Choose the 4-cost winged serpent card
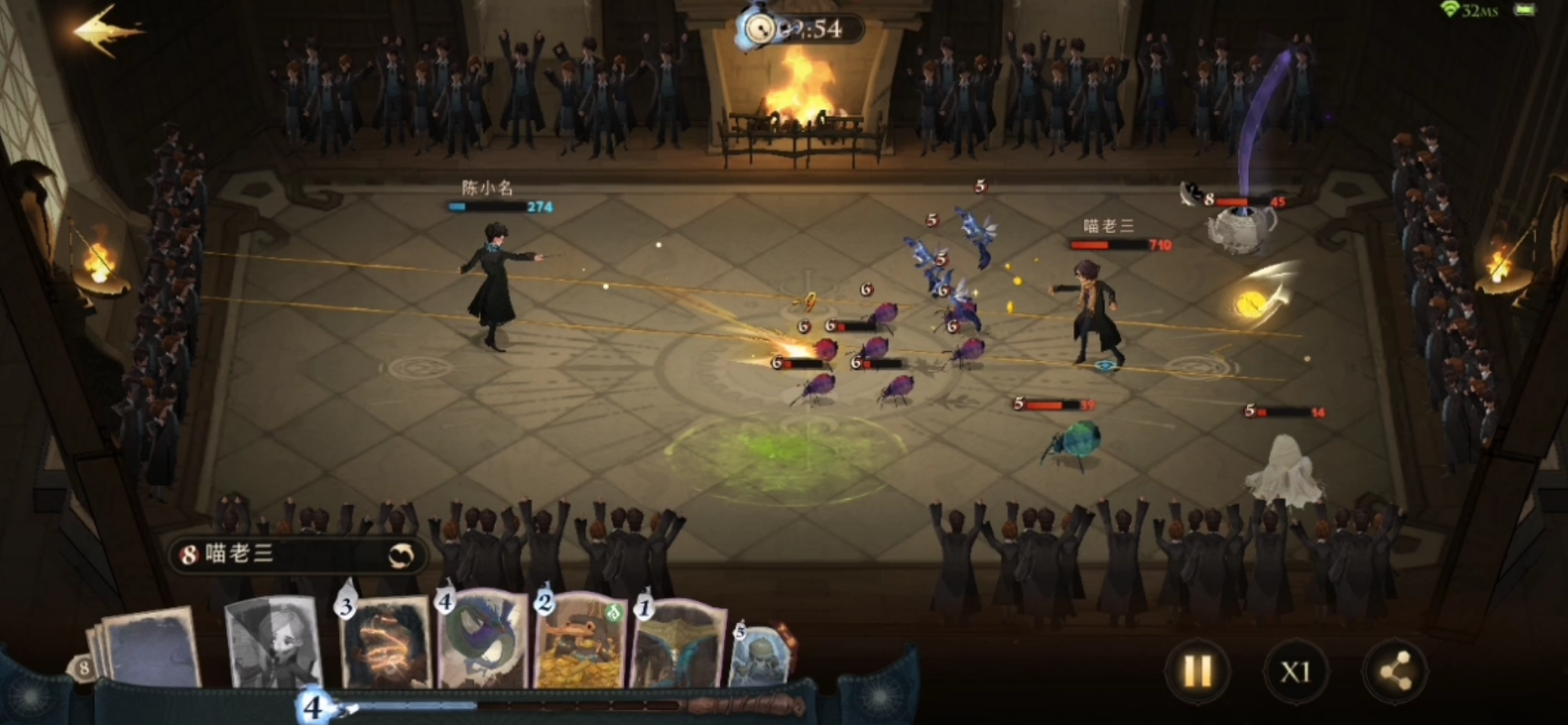Viewport: 1568px width, 725px height. coord(483,643)
